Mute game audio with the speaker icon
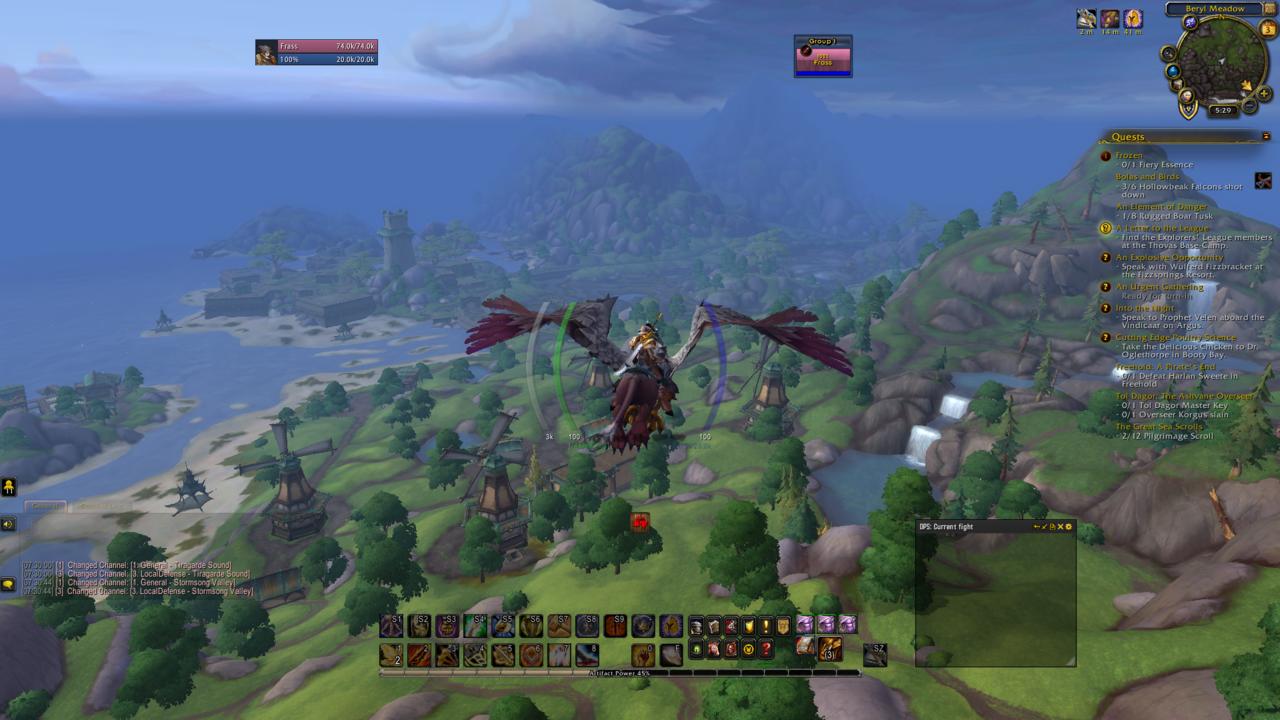 8,524
